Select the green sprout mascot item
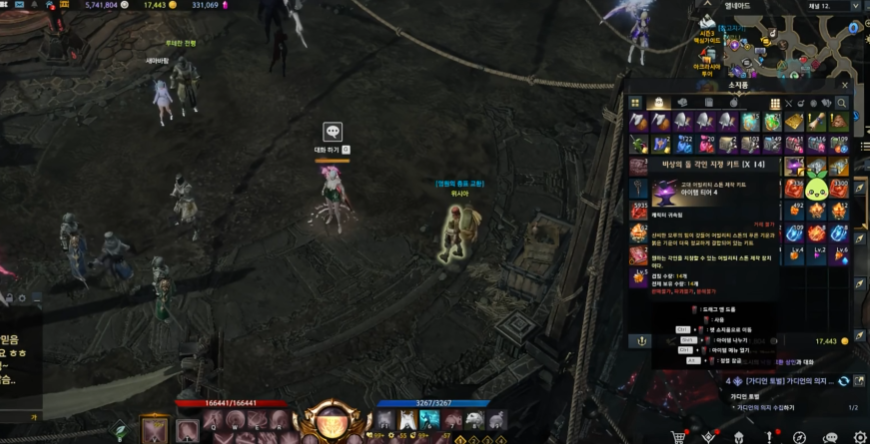 (x=817, y=187)
